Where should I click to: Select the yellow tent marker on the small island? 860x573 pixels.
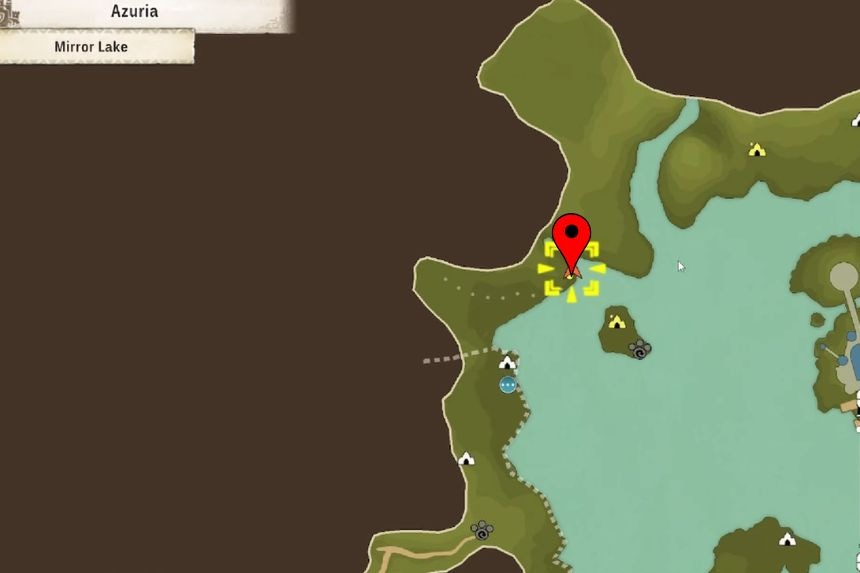click(617, 321)
